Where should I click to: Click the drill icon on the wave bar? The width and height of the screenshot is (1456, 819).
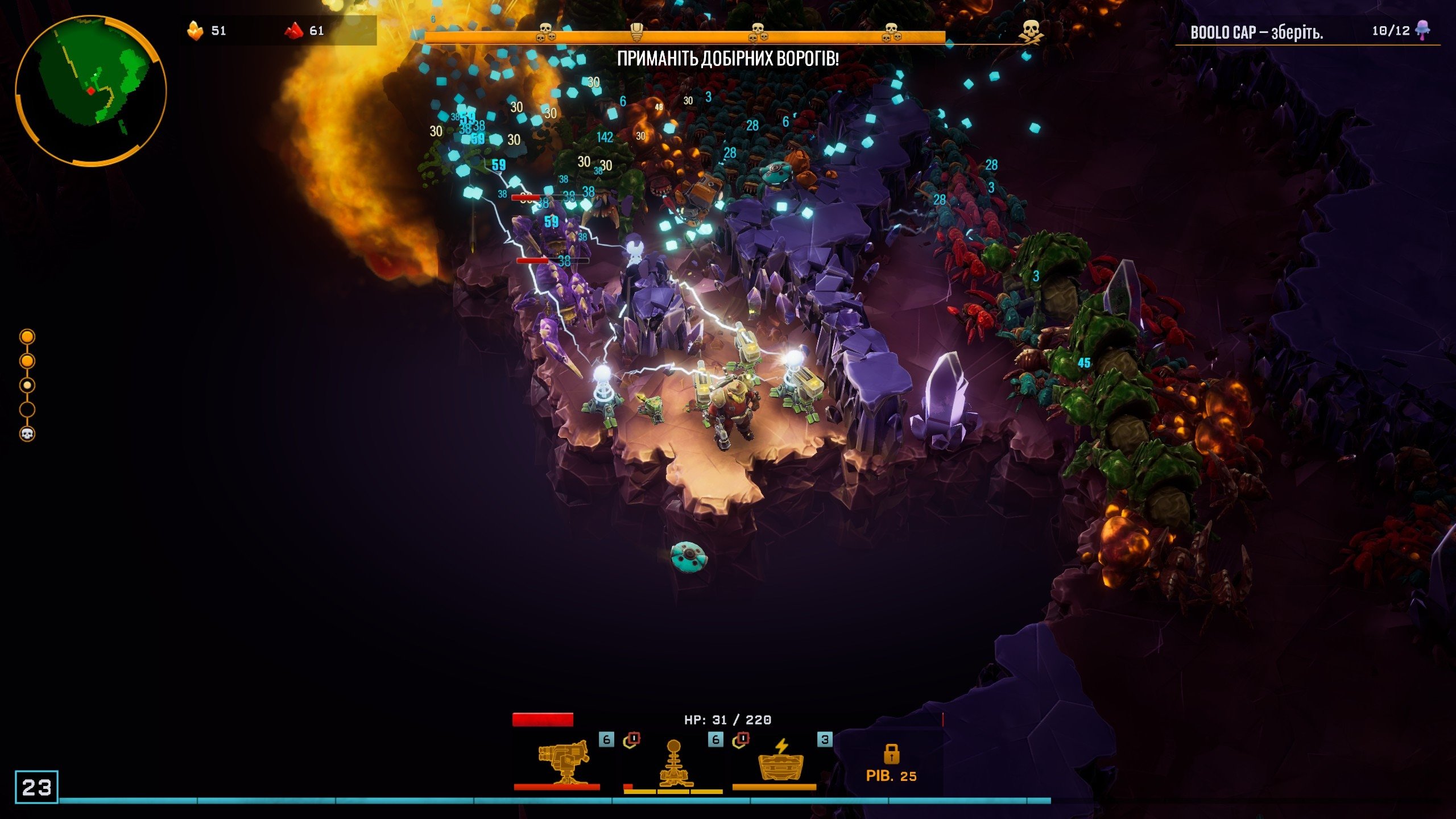click(x=637, y=32)
